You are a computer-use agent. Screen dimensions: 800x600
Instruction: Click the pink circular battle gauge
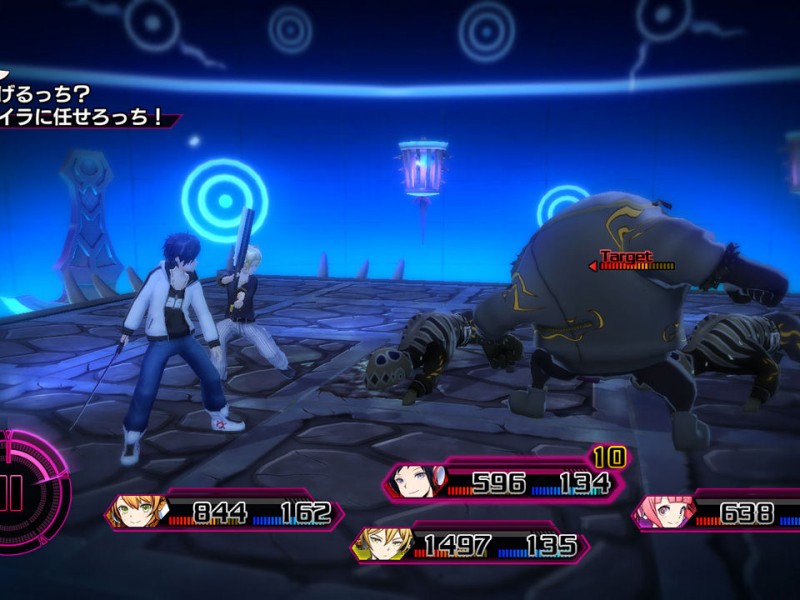tap(28, 492)
